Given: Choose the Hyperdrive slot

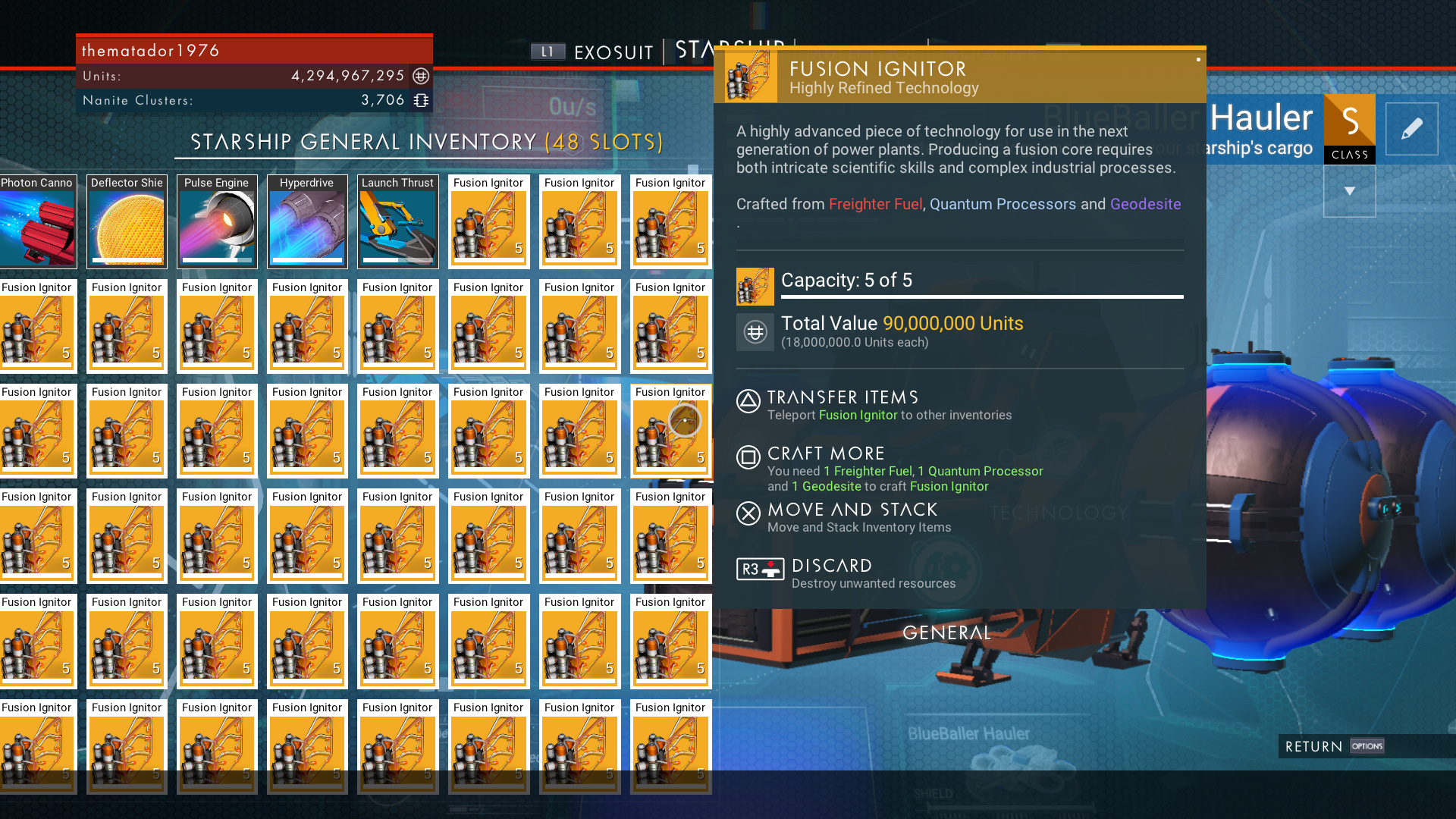Looking at the screenshot, I should tap(307, 222).
